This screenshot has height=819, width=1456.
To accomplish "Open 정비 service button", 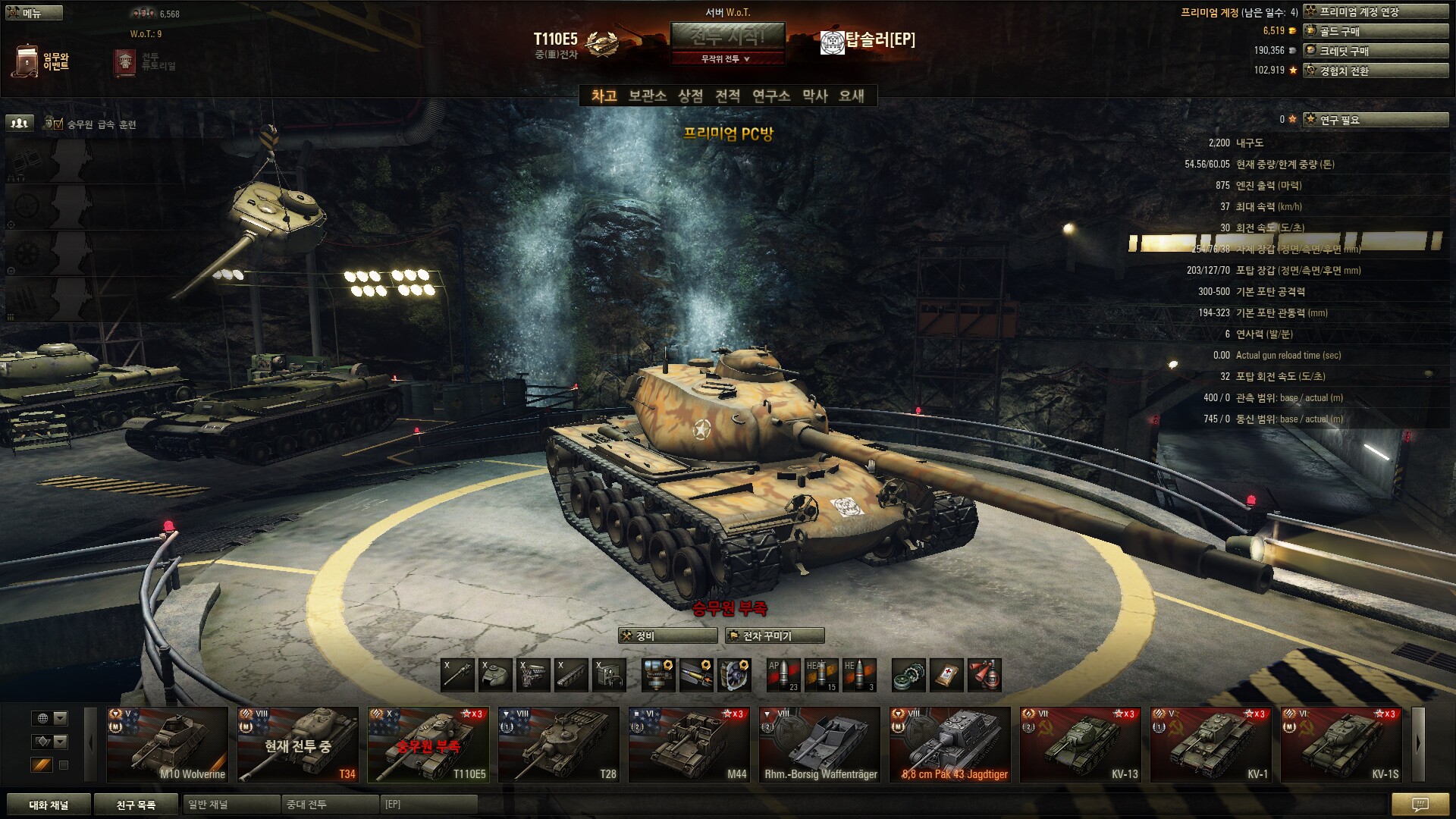I will (x=667, y=635).
